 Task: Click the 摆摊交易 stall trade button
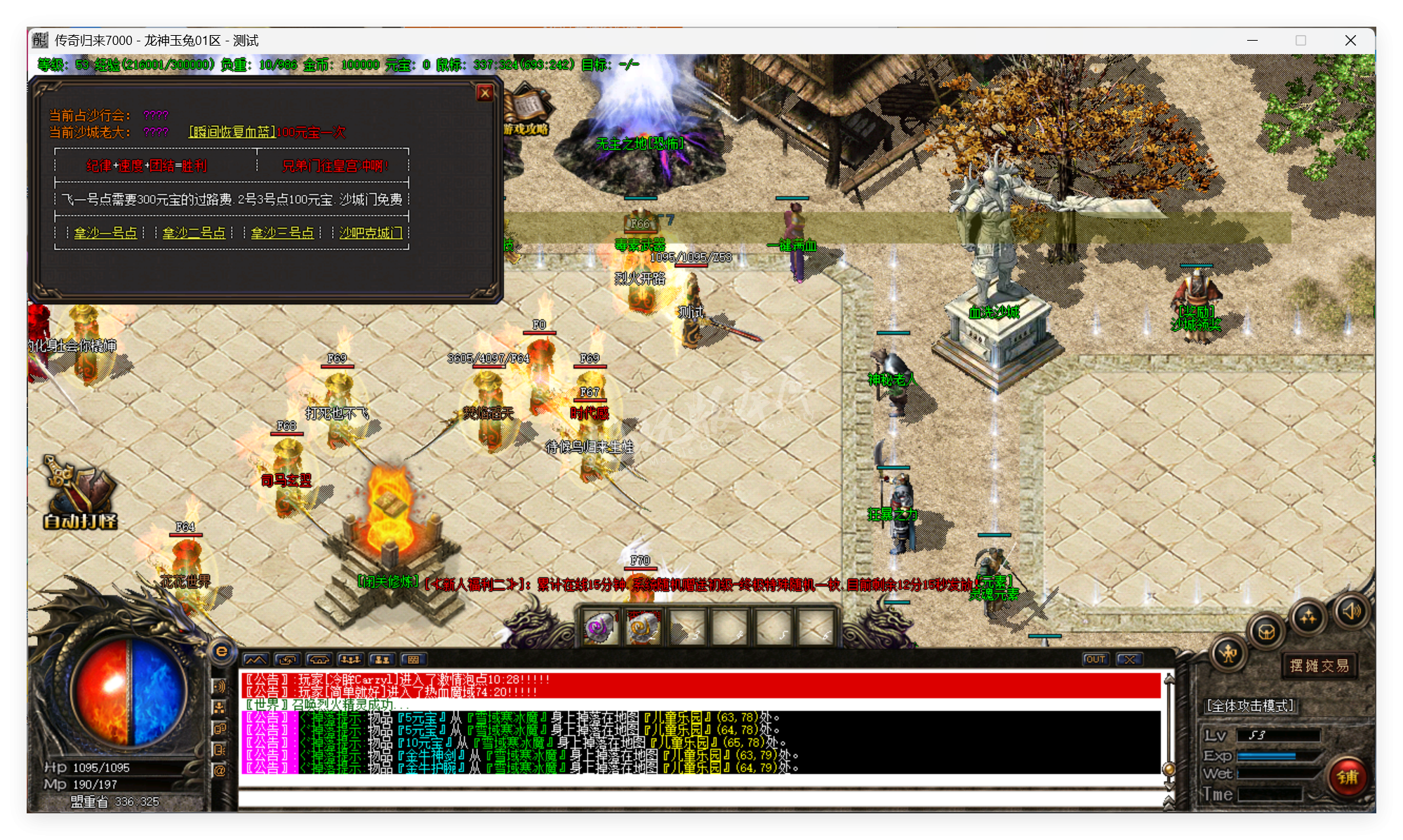1319,665
